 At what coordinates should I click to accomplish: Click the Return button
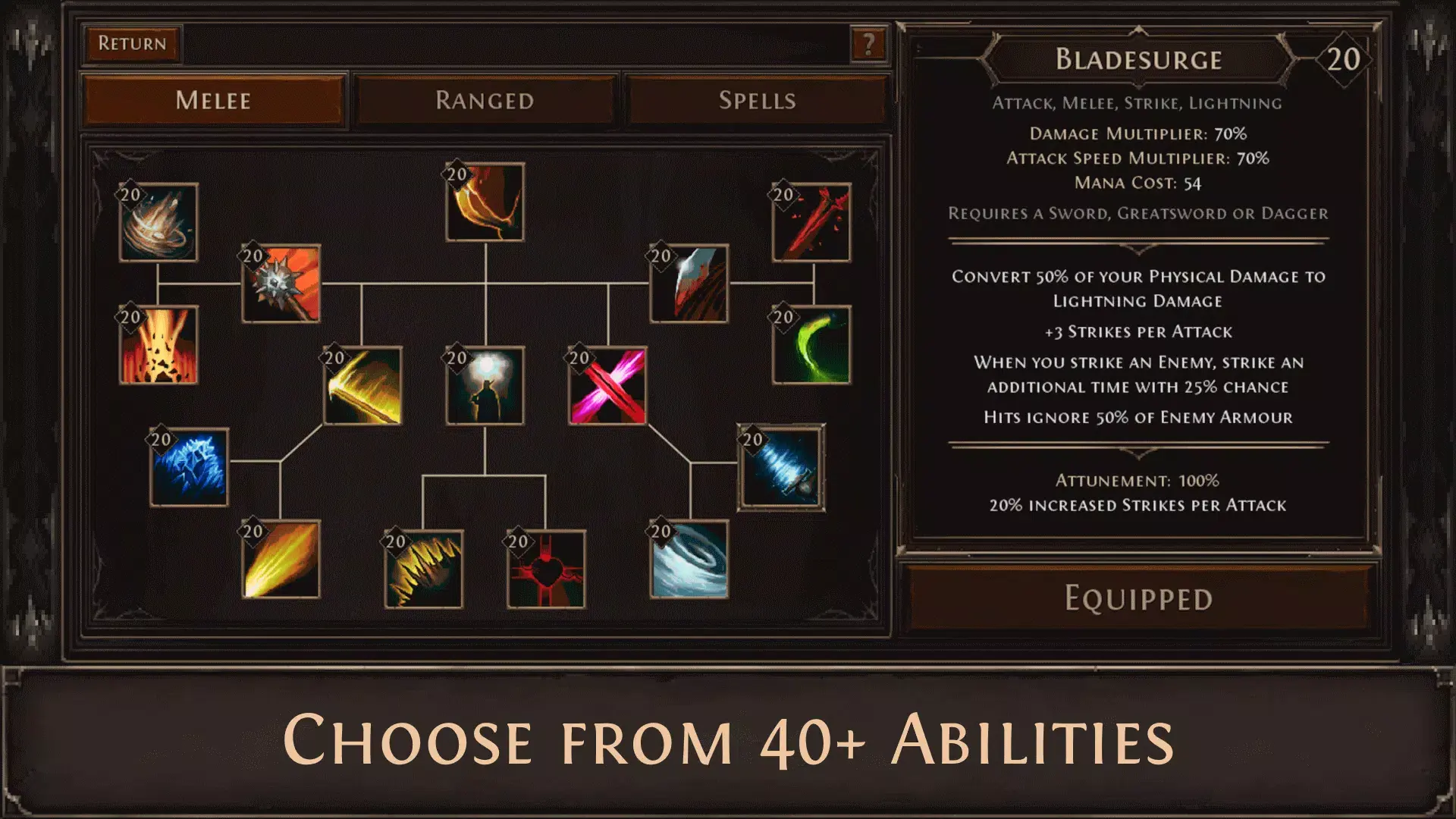click(x=131, y=43)
